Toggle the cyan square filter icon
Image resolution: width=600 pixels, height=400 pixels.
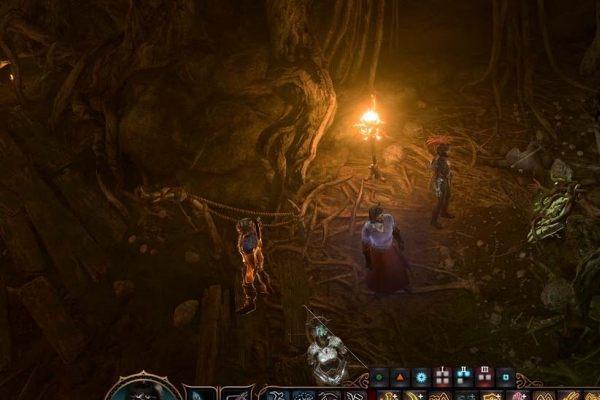tap(506, 377)
